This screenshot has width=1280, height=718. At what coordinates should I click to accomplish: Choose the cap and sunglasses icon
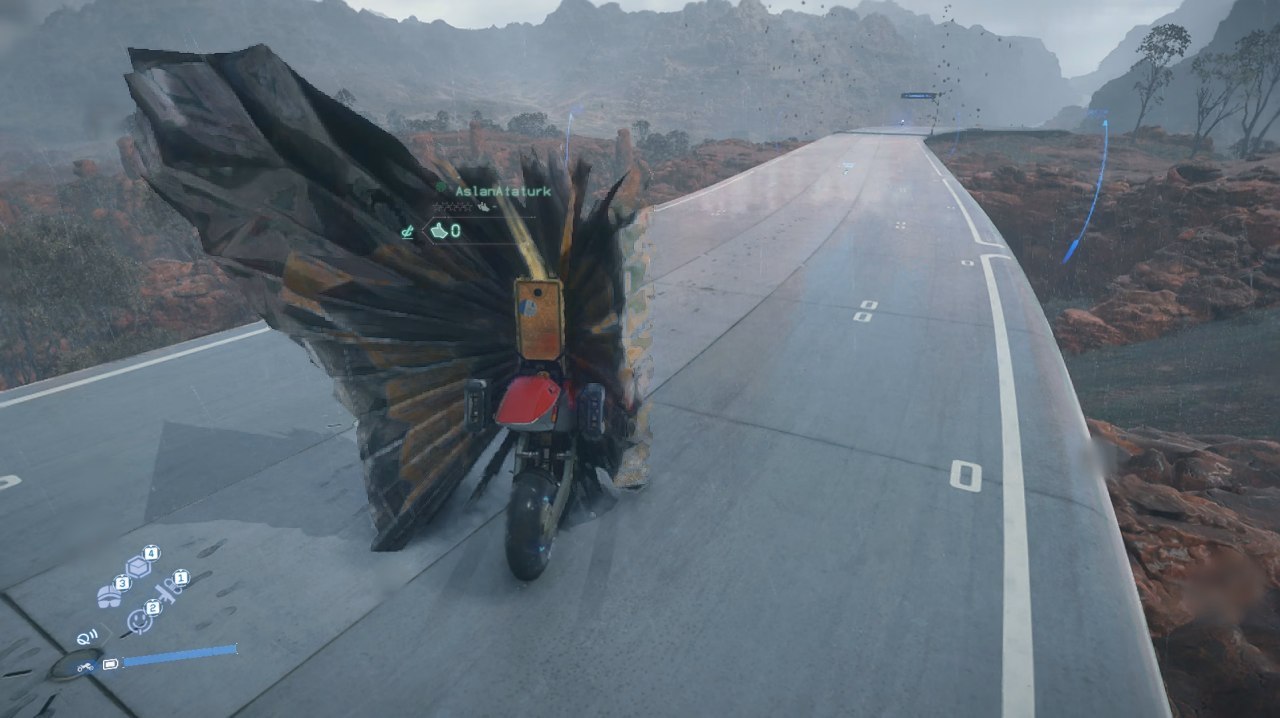tap(108, 596)
